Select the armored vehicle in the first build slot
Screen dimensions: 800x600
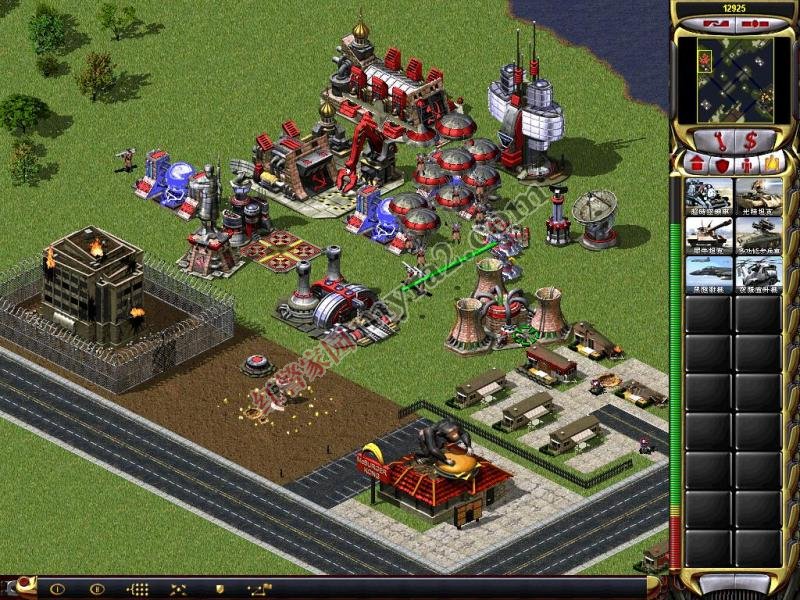709,197
